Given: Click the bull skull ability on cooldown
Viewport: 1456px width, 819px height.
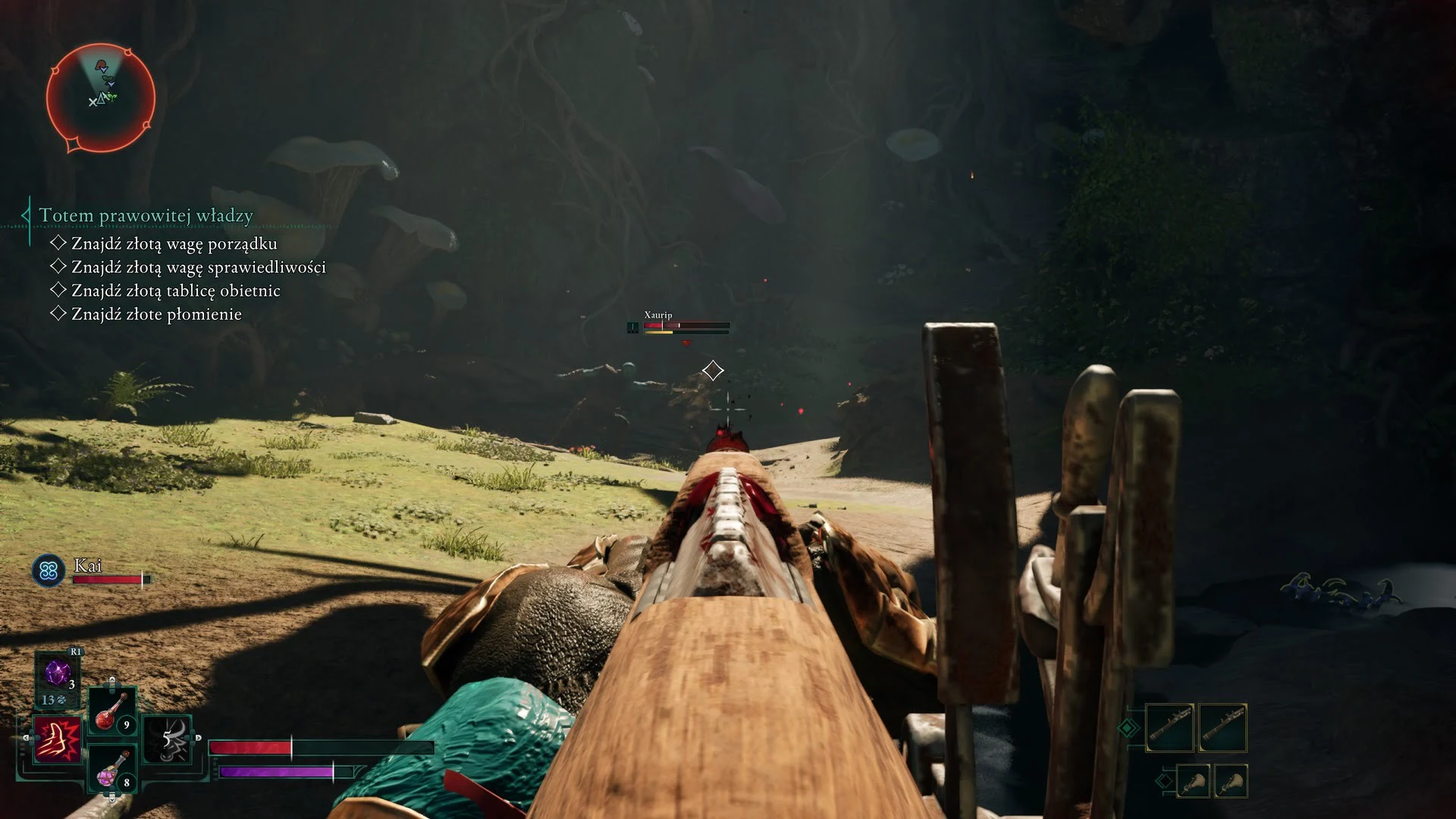Looking at the screenshot, I should pos(168,739).
